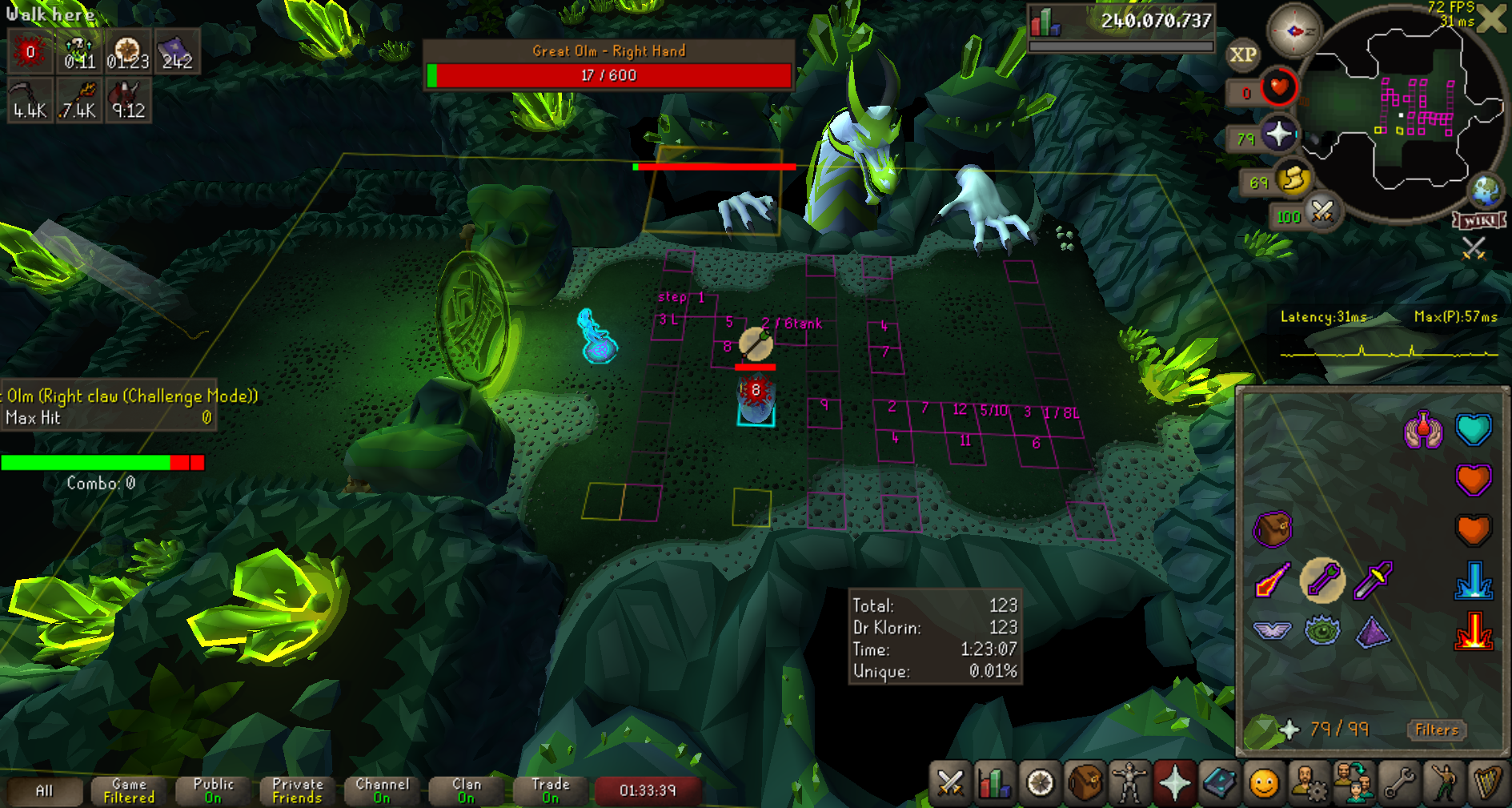Click the Wiki lookup banner
This screenshot has height=808, width=1512.
[x=1480, y=221]
